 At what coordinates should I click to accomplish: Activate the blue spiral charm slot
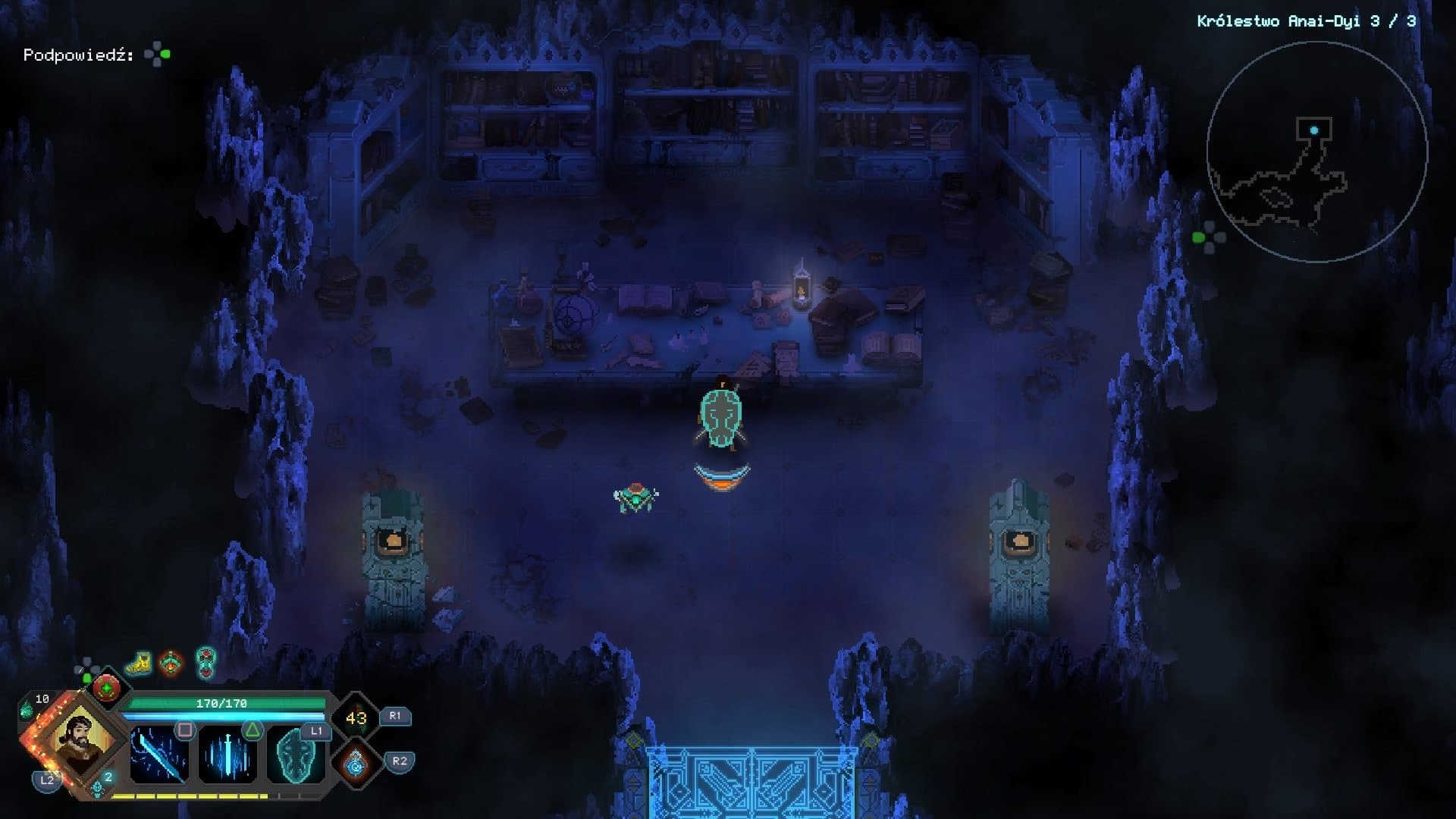(x=355, y=764)
